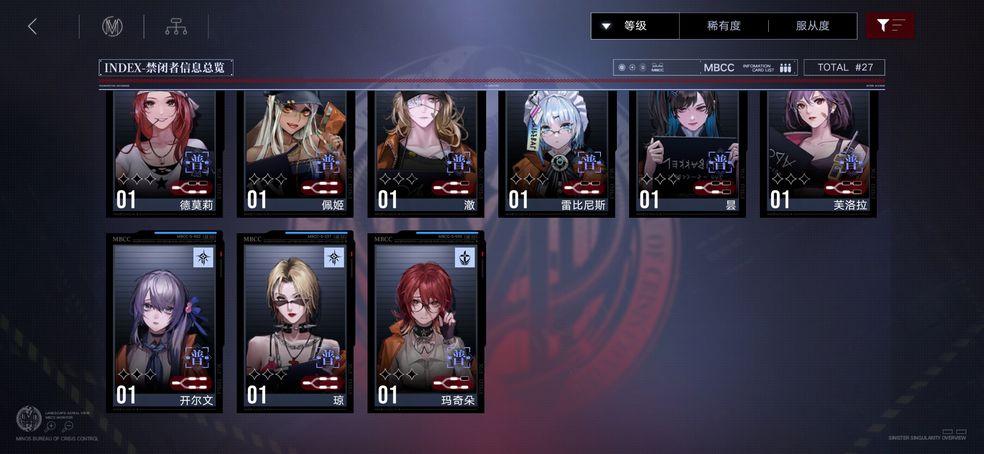Open the 琼 character card

(x=295, y=322)
